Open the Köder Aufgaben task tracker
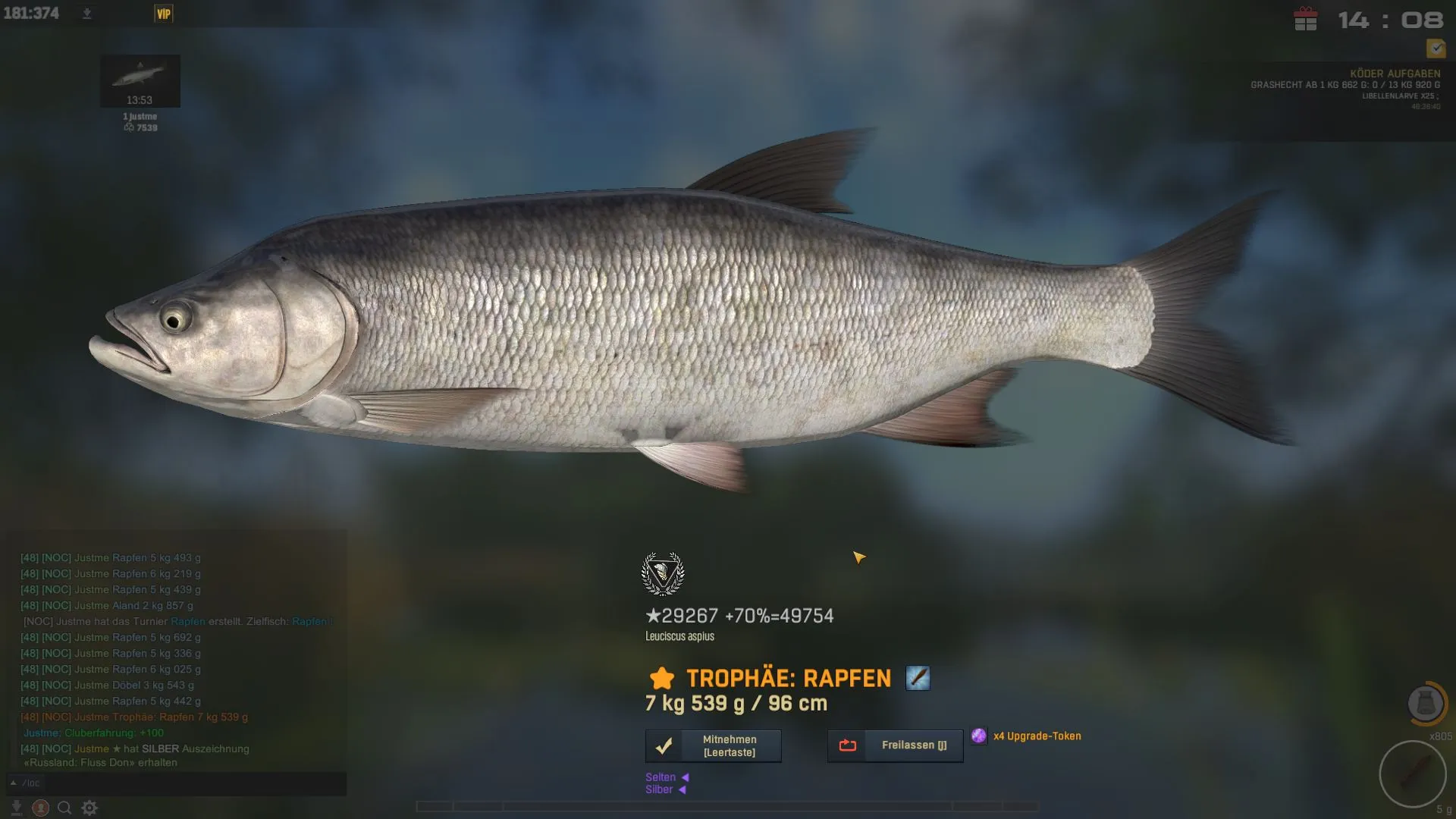1456x819 pixels. 1395,74
